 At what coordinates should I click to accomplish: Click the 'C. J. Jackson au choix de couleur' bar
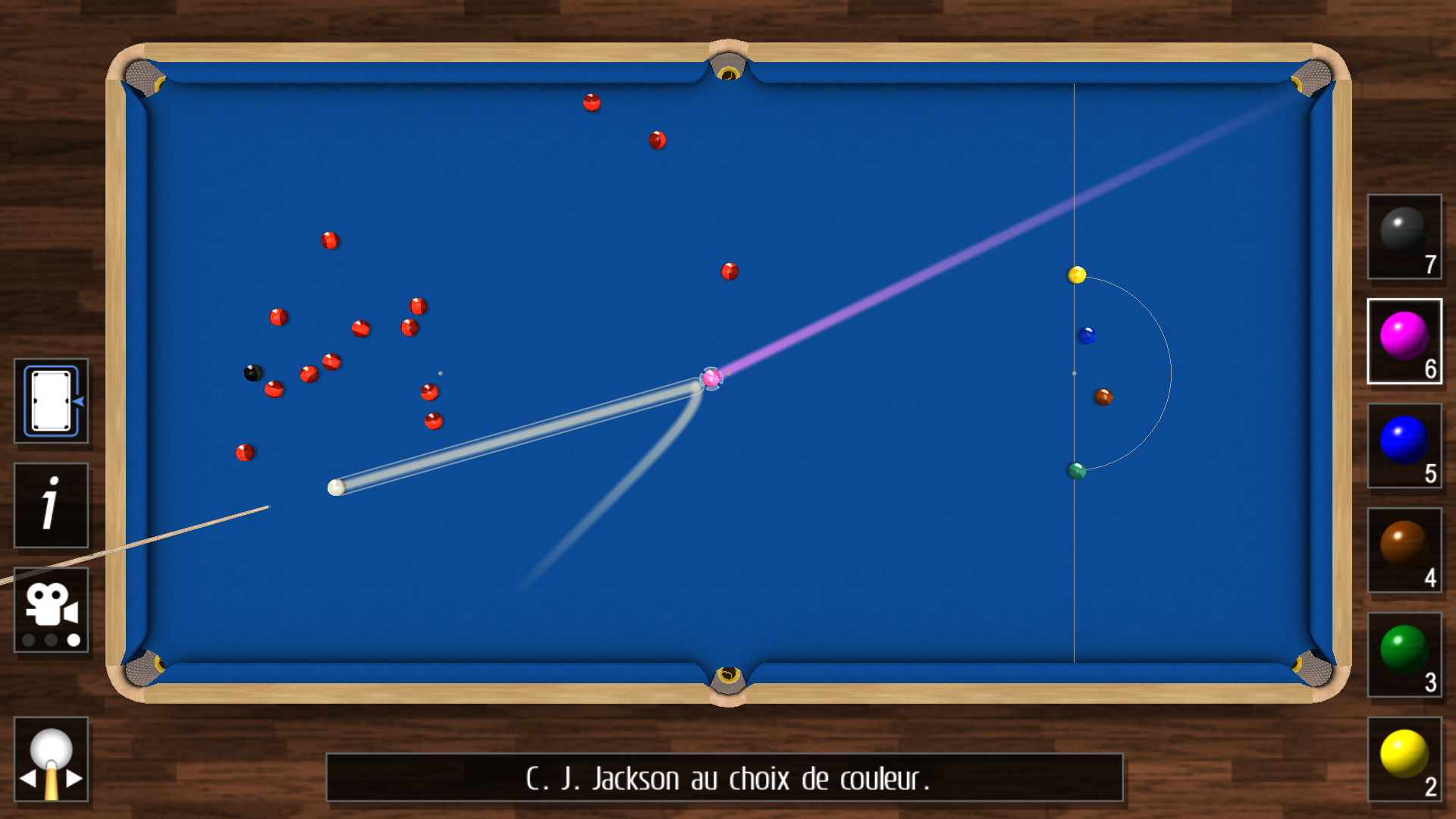724,778
